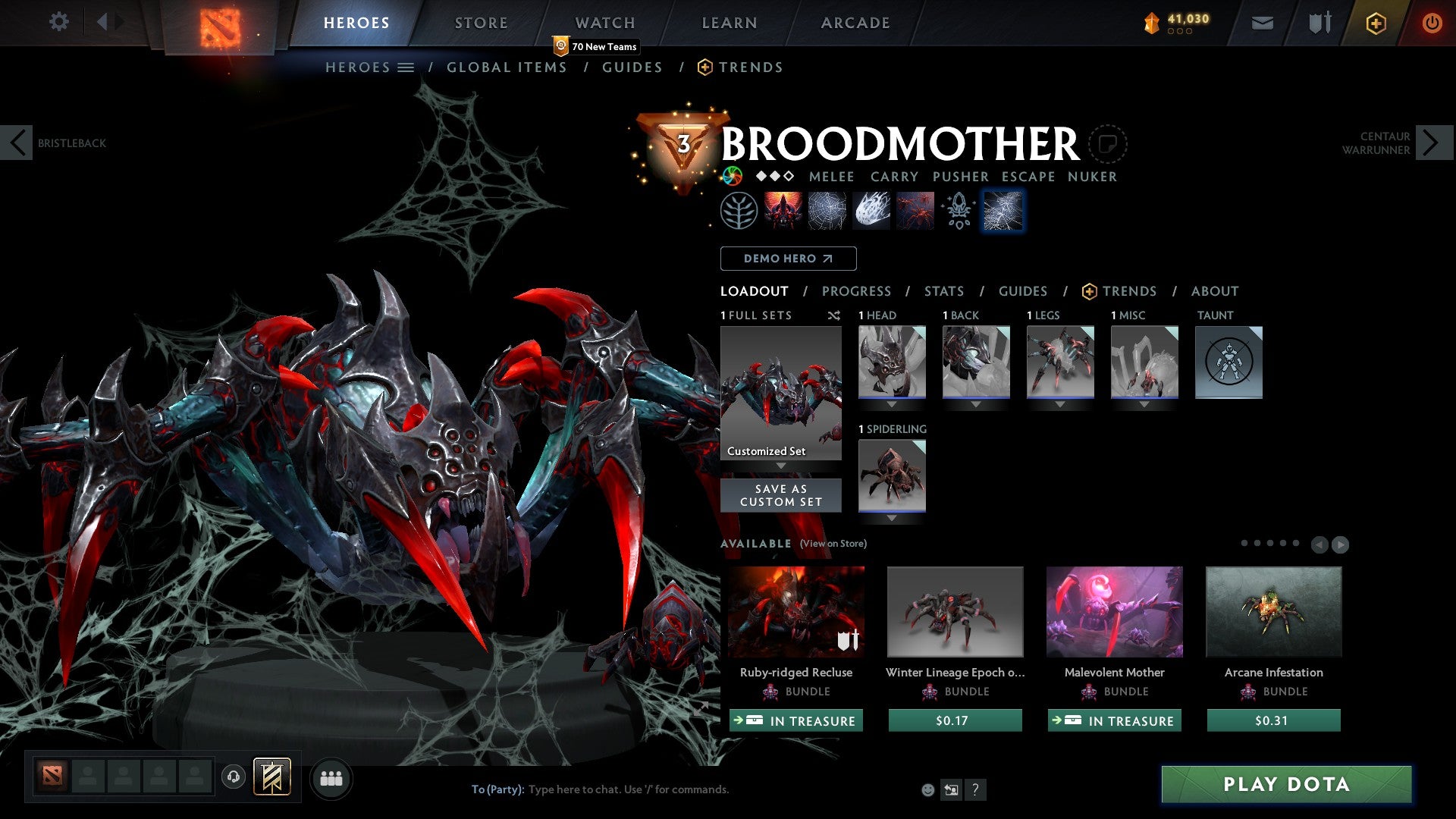Open the ARCADE section
The image size is (1456, 819).
pos(855,22)
